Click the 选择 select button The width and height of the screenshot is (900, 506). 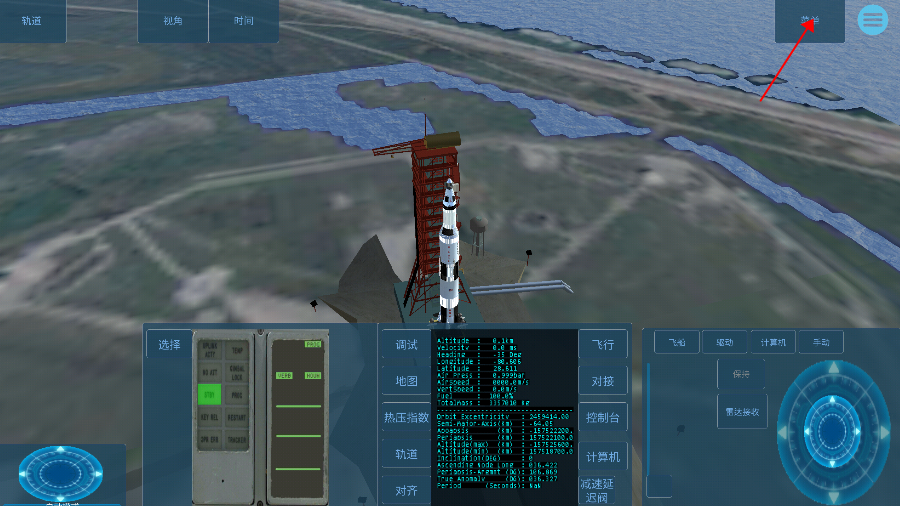pyautogui.click(x=169, y=345)
